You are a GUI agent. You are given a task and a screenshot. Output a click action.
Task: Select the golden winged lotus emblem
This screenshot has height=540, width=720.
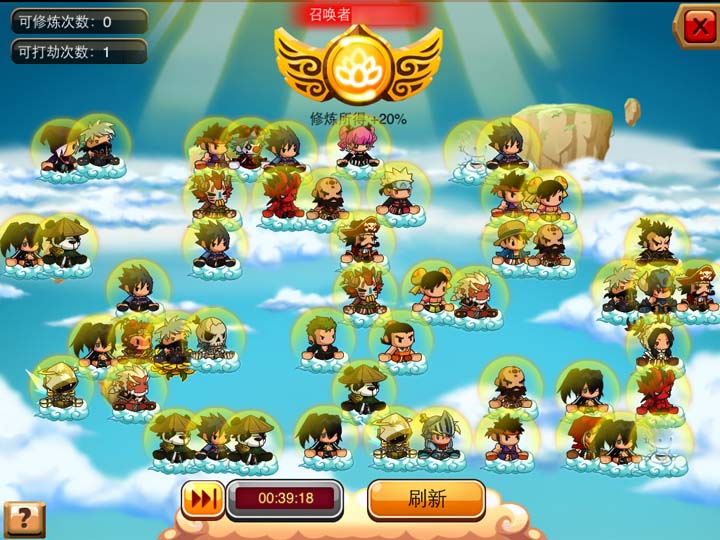point(358,65)
